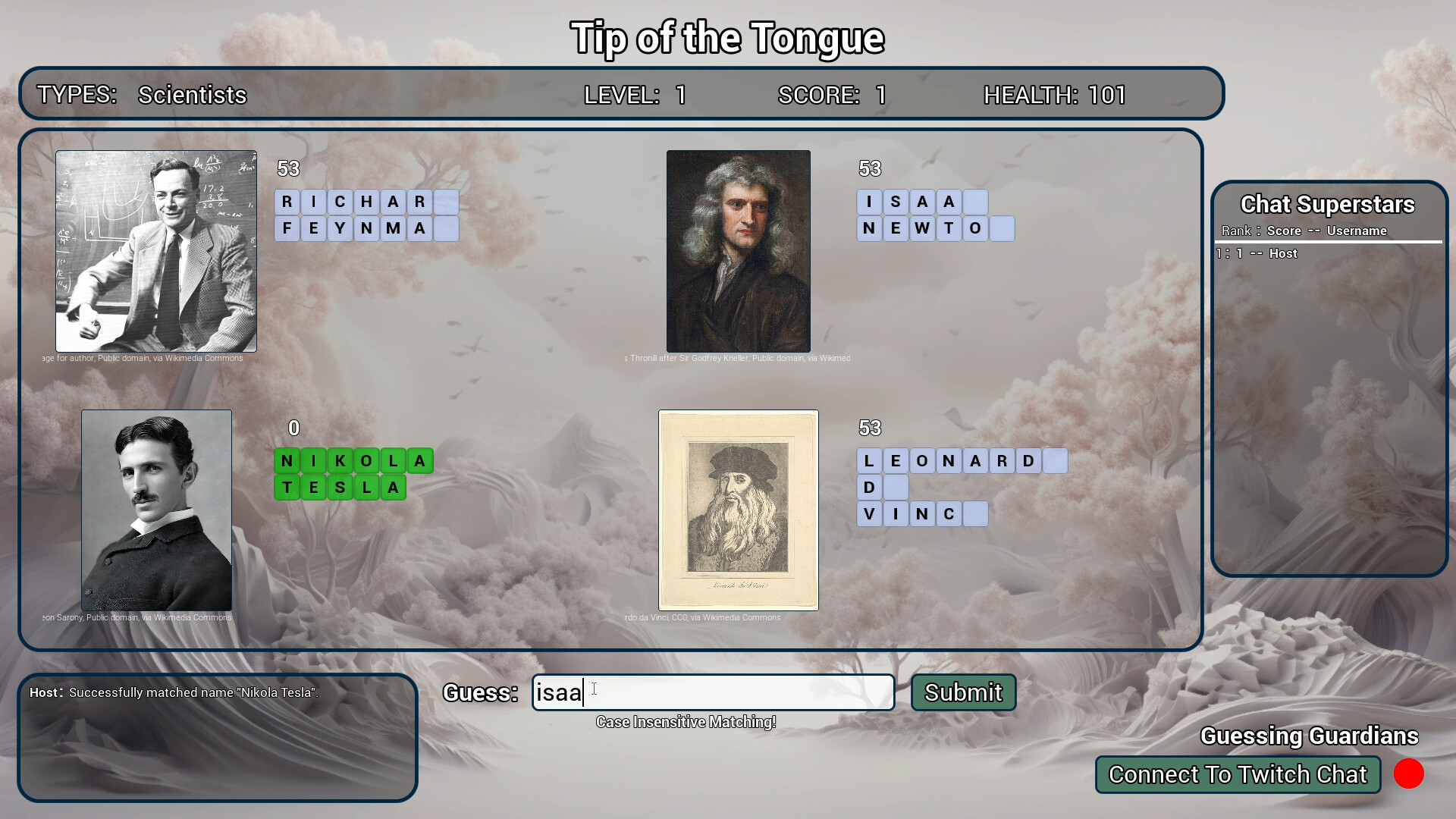
Task: Click the blank tile after VINC
Action: 974,513
